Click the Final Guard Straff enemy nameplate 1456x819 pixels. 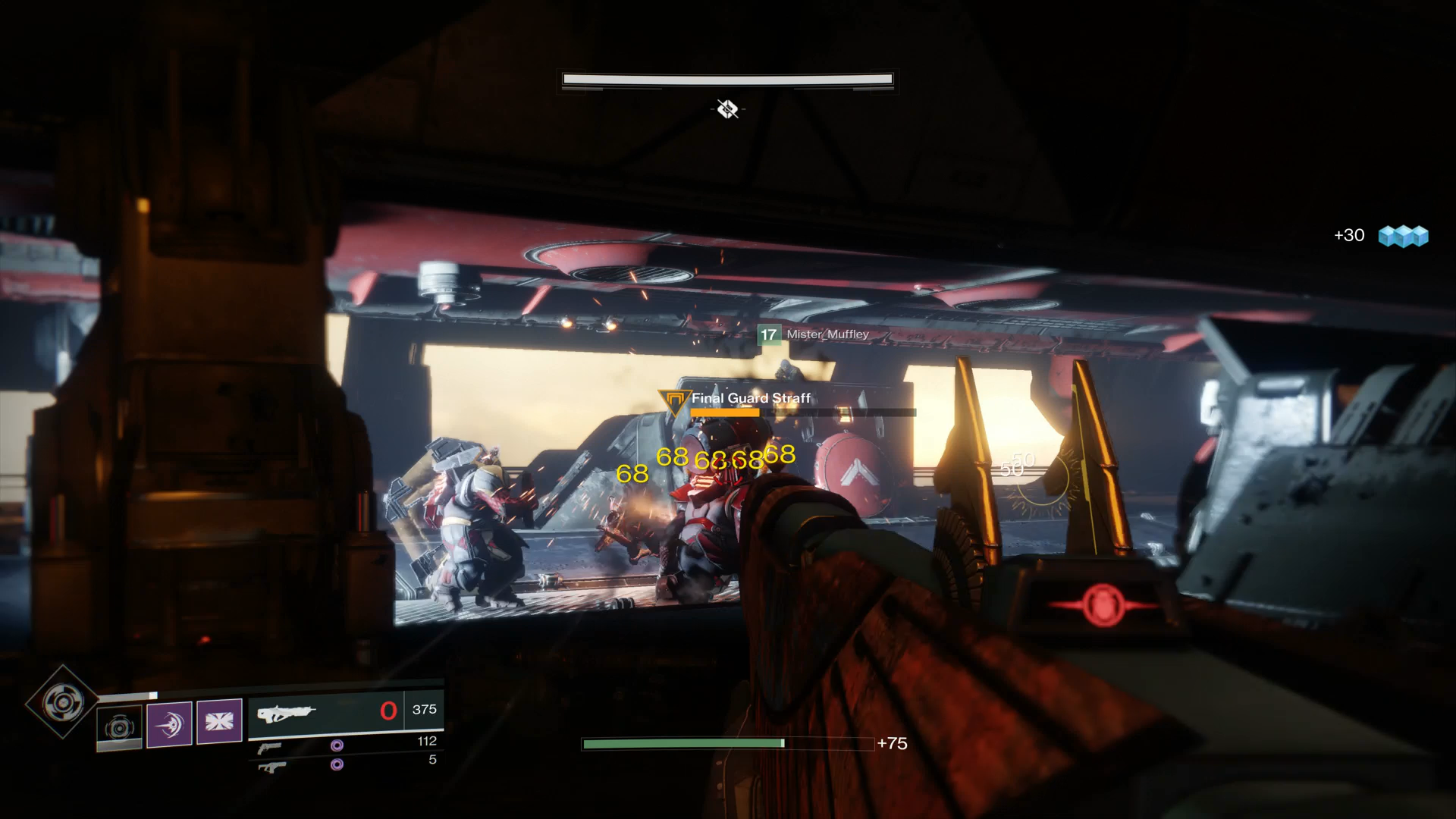(750, 398)
